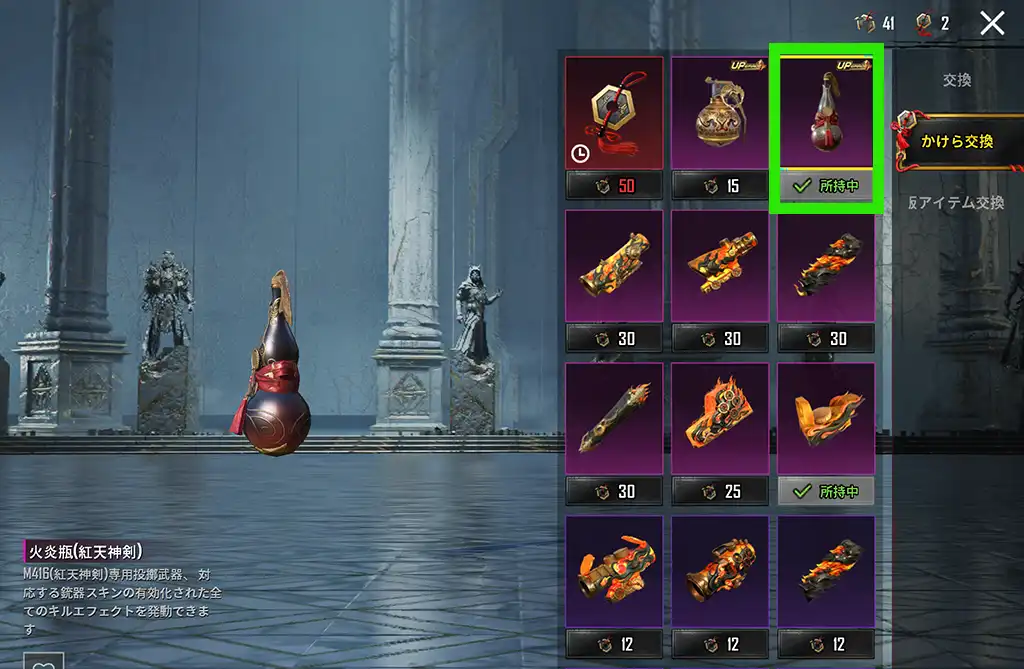Switch to the 交換 tab
Screen dimensions: 1024x669
pyautogui.click(x=957, y=80)
